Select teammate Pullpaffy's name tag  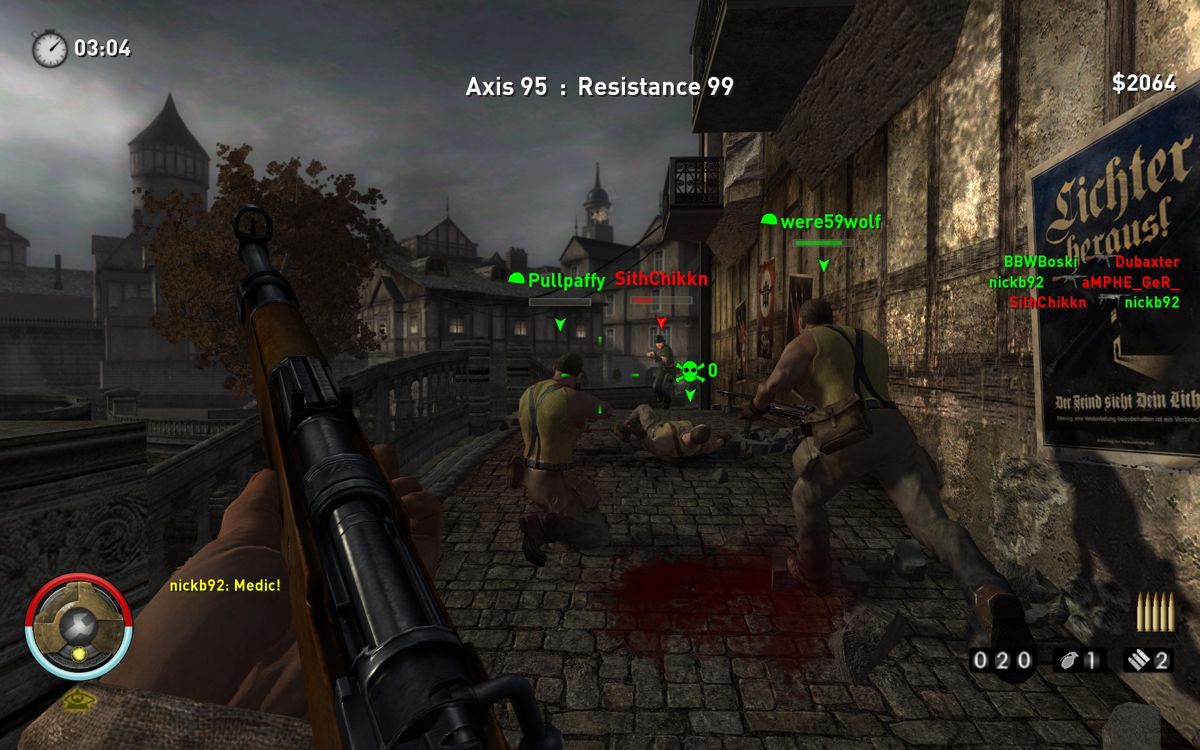(557, 280)
